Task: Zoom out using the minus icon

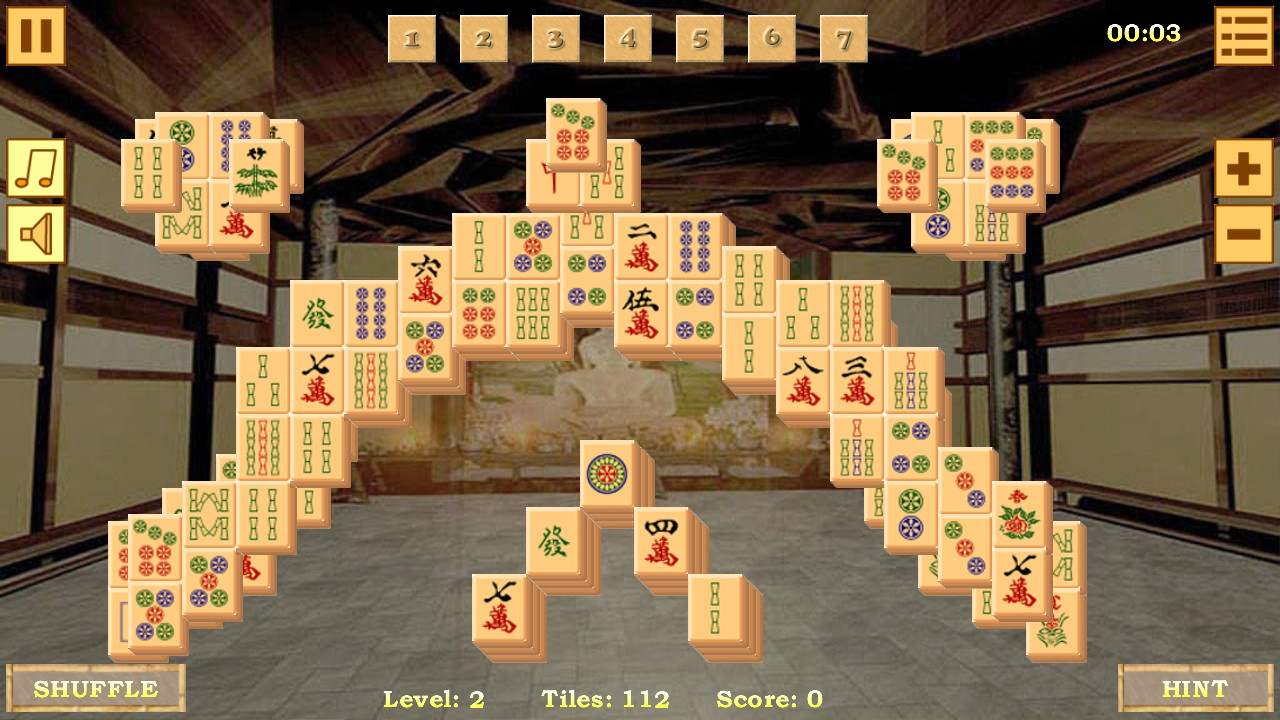Action: click(x=1243, y=232)
